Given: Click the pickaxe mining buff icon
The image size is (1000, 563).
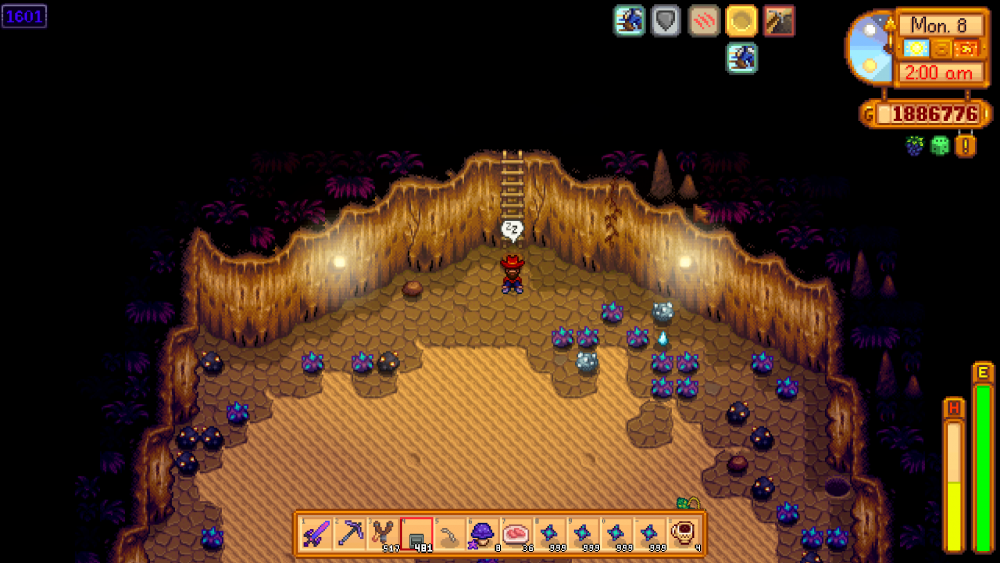Looking at the screenshot, I should click(x=779, y=21).
